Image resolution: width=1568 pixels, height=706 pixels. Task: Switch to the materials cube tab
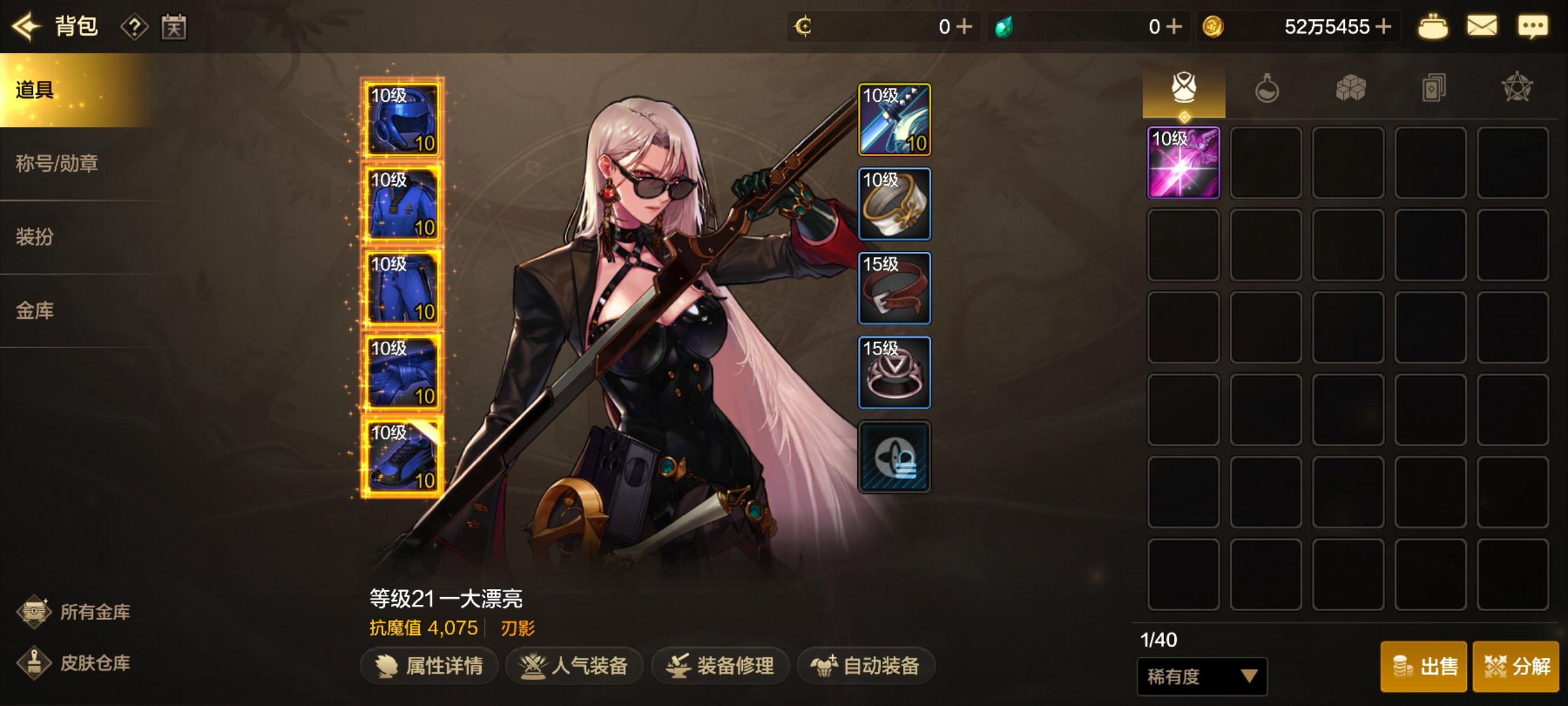coord(1350,89)
